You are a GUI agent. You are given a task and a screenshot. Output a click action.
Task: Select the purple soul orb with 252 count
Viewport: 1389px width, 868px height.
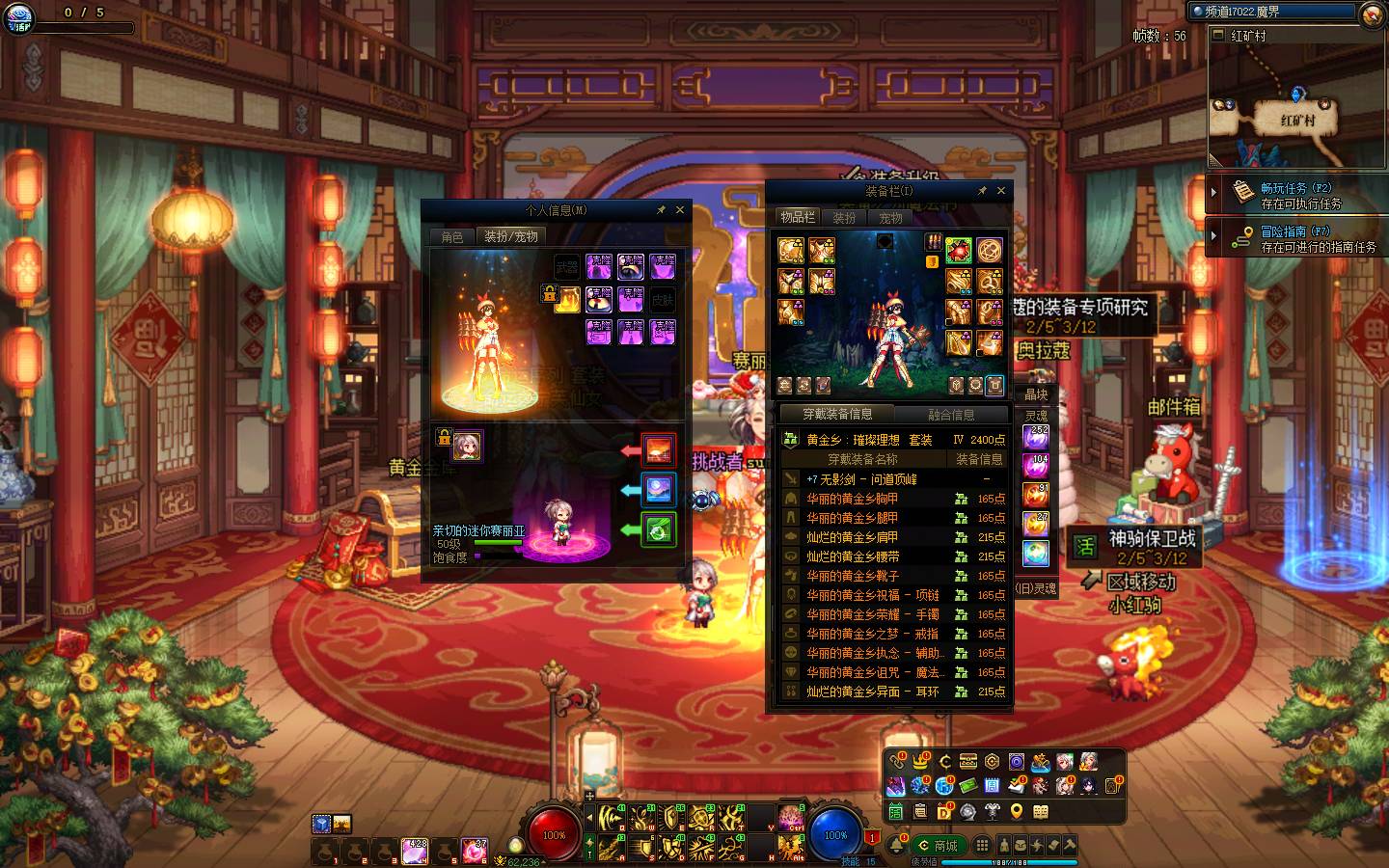[x=1036, y=437]
